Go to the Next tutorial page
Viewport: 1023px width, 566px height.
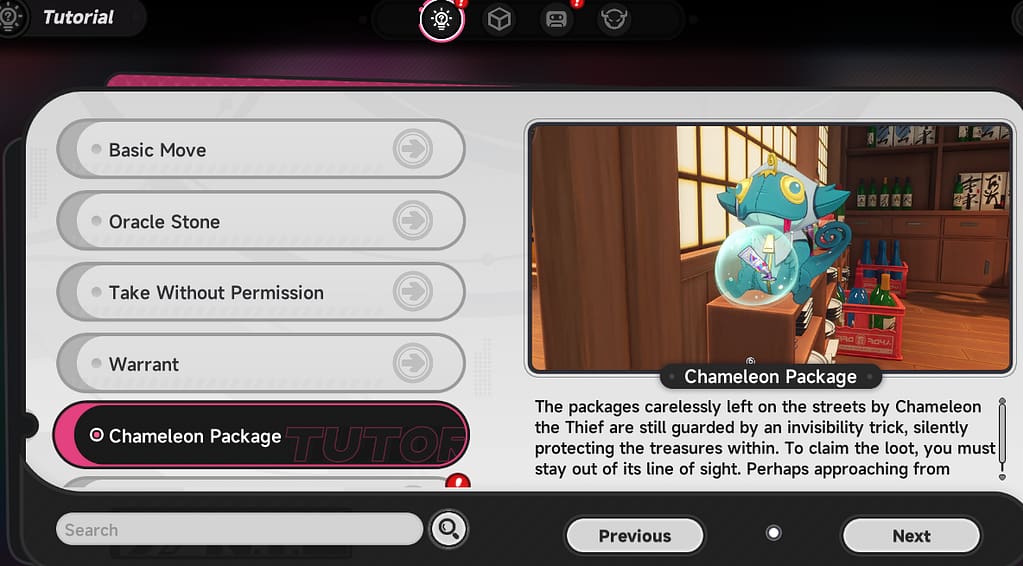point(911,536)
